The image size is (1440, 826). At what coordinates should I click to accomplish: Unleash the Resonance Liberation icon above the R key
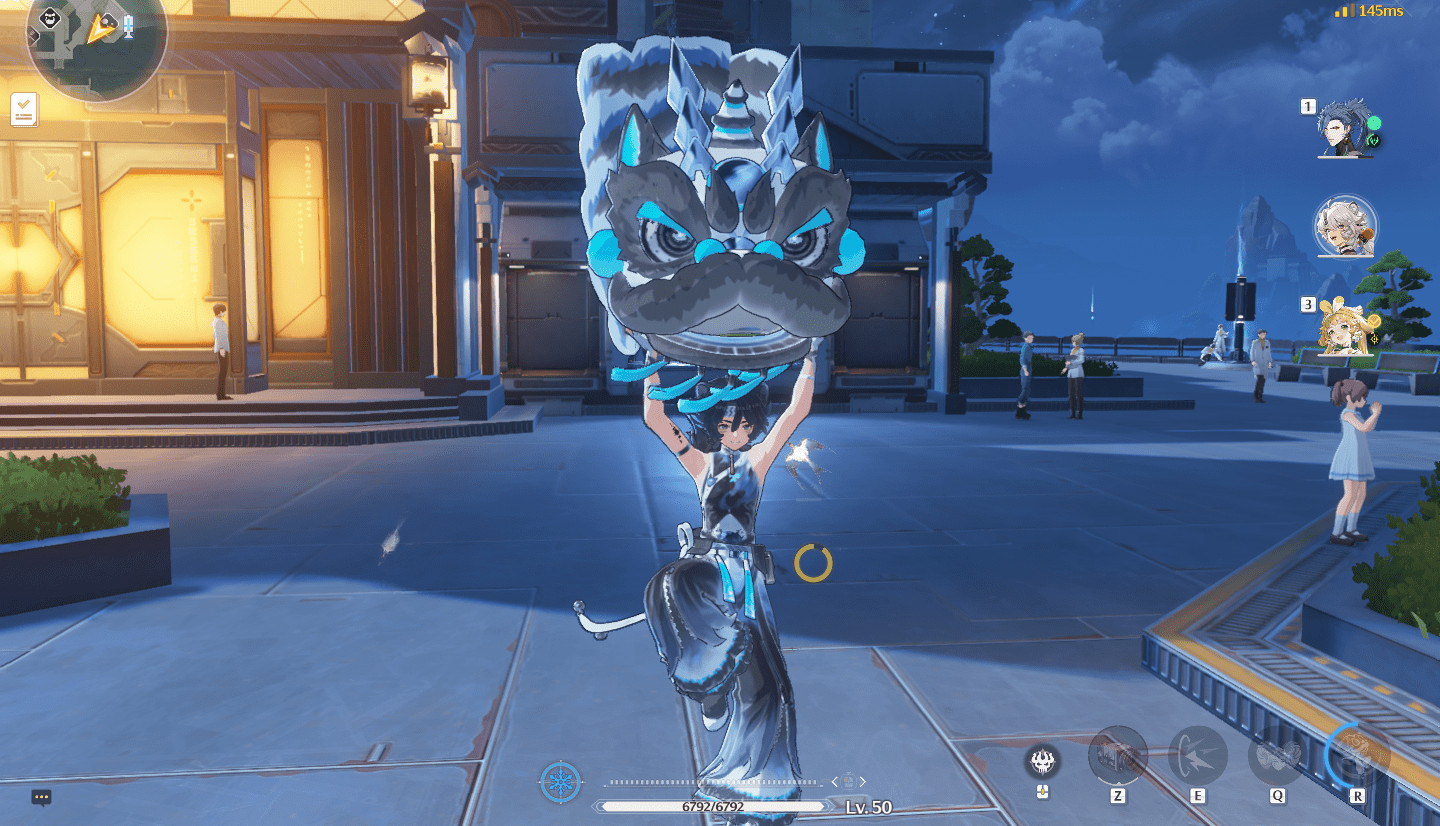1355,757
